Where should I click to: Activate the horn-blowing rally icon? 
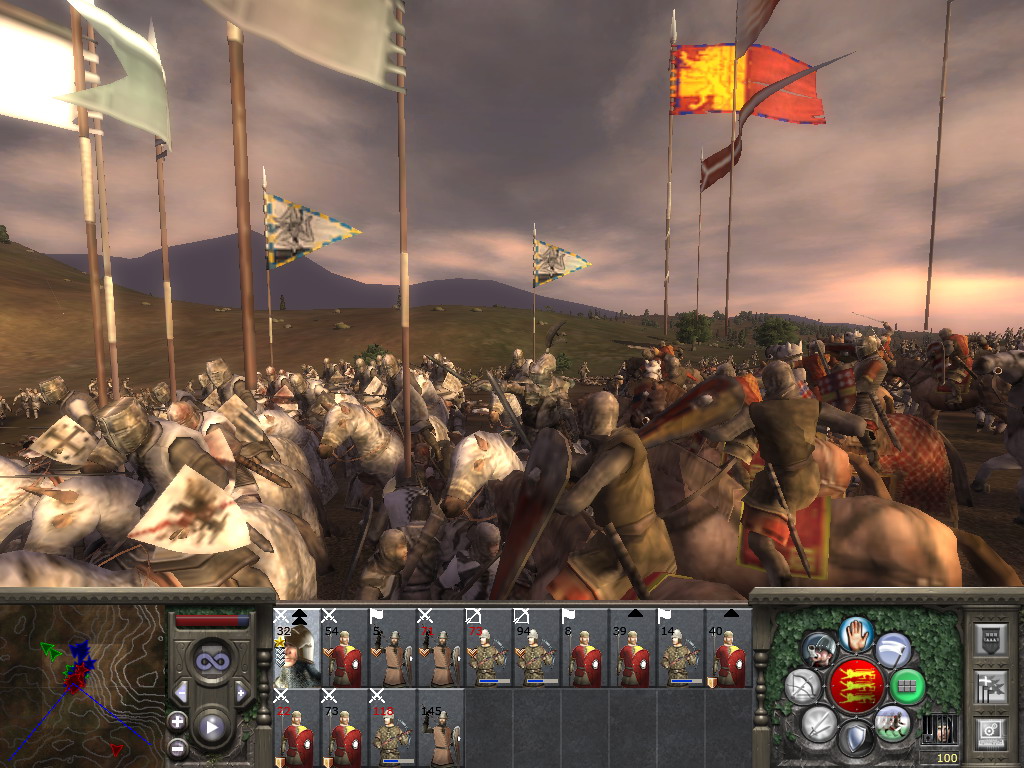pyautogui.click(x=820, y=650)
